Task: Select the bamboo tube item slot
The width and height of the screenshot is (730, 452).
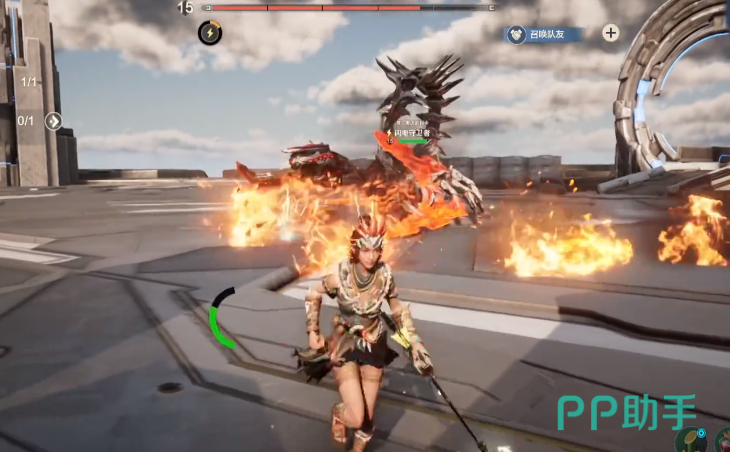Action: [692, 441]
